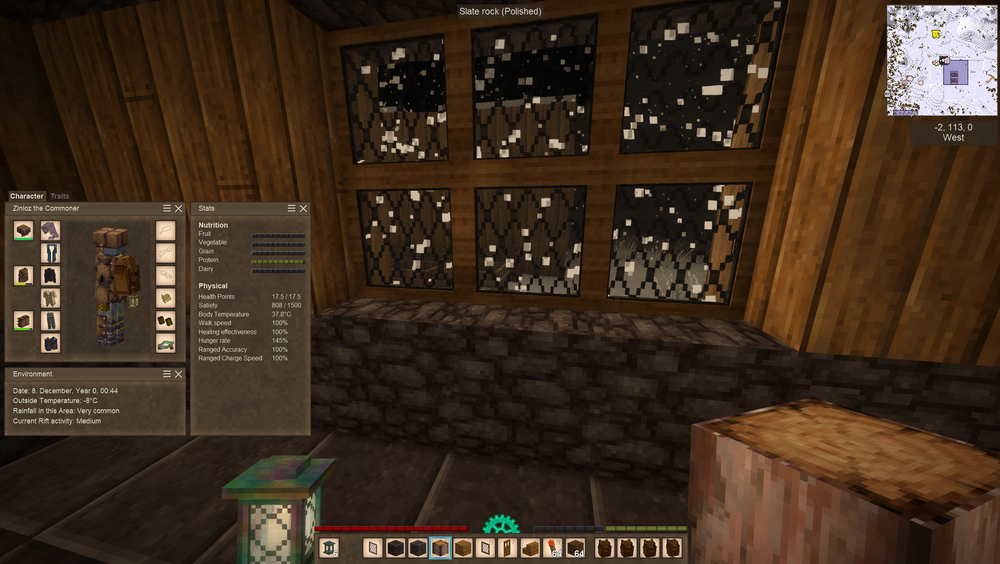Select the blue trousers clothing slot
This screenshot has width=1000, height=564.
(50, 320)
